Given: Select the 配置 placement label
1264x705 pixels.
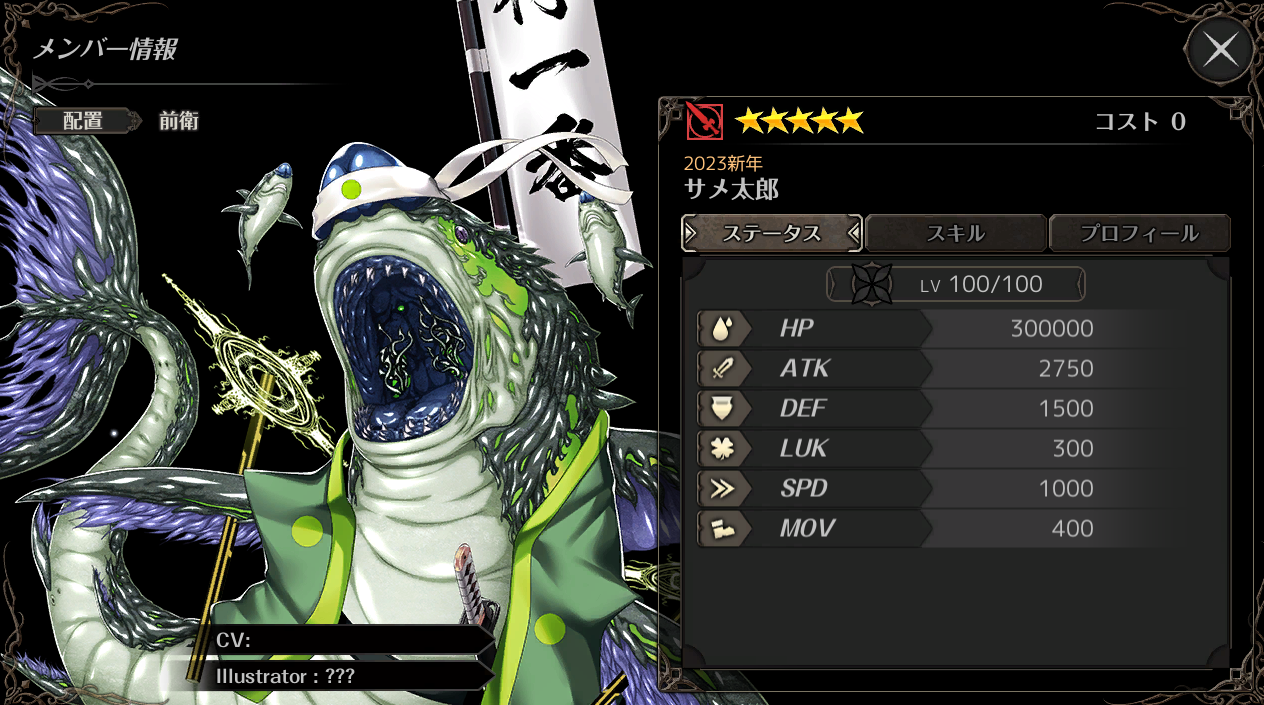Looking at the screenshot, I should pos(83,121).
